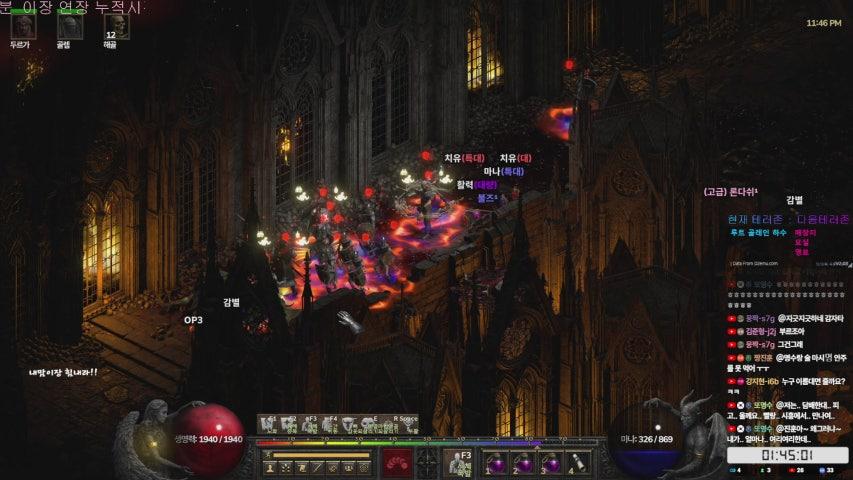Use the purple potion in belt slot 2
The image size is (853, 480).
coord(523,464)
